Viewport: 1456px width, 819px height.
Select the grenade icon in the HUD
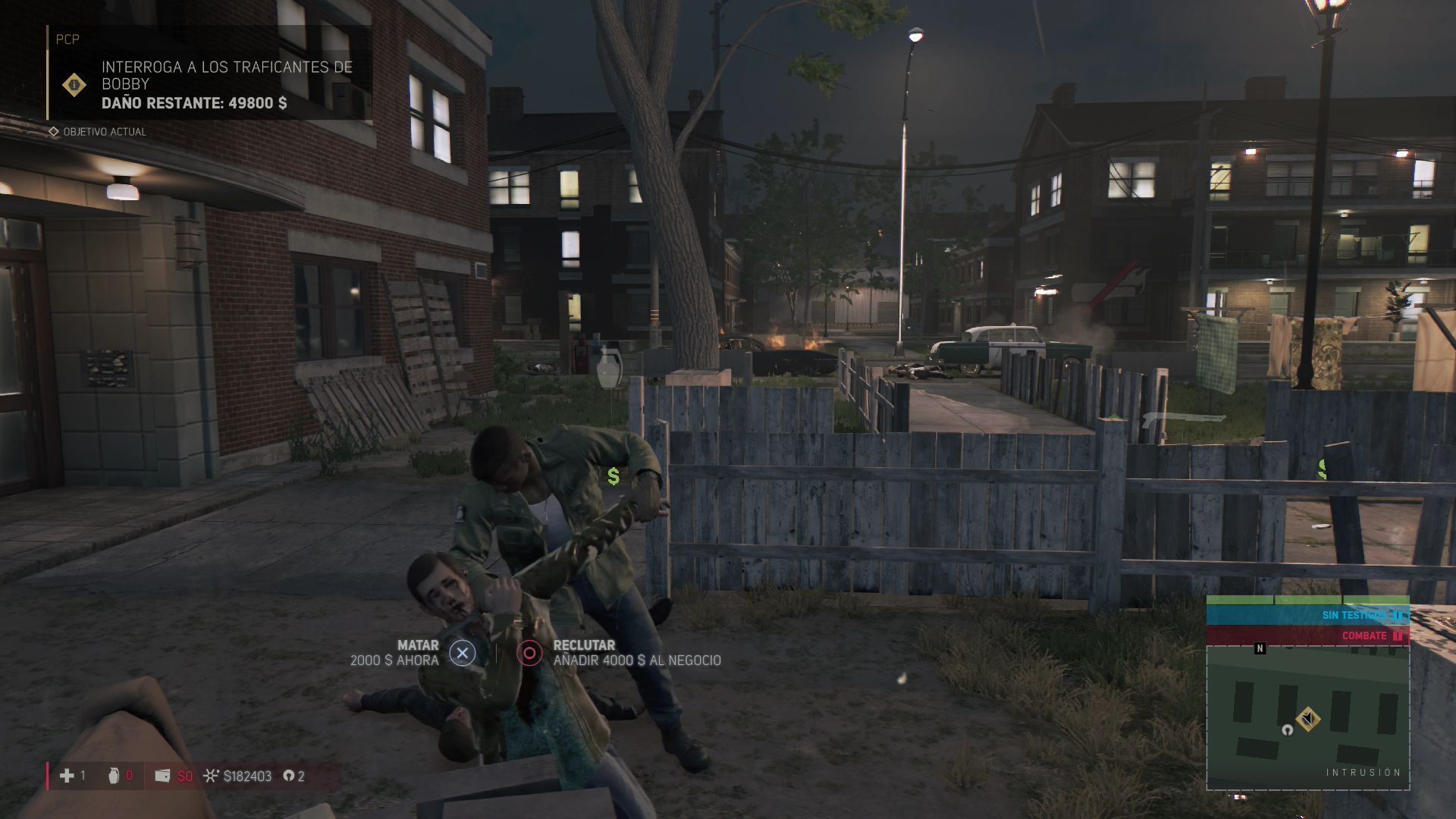(114, 776)
